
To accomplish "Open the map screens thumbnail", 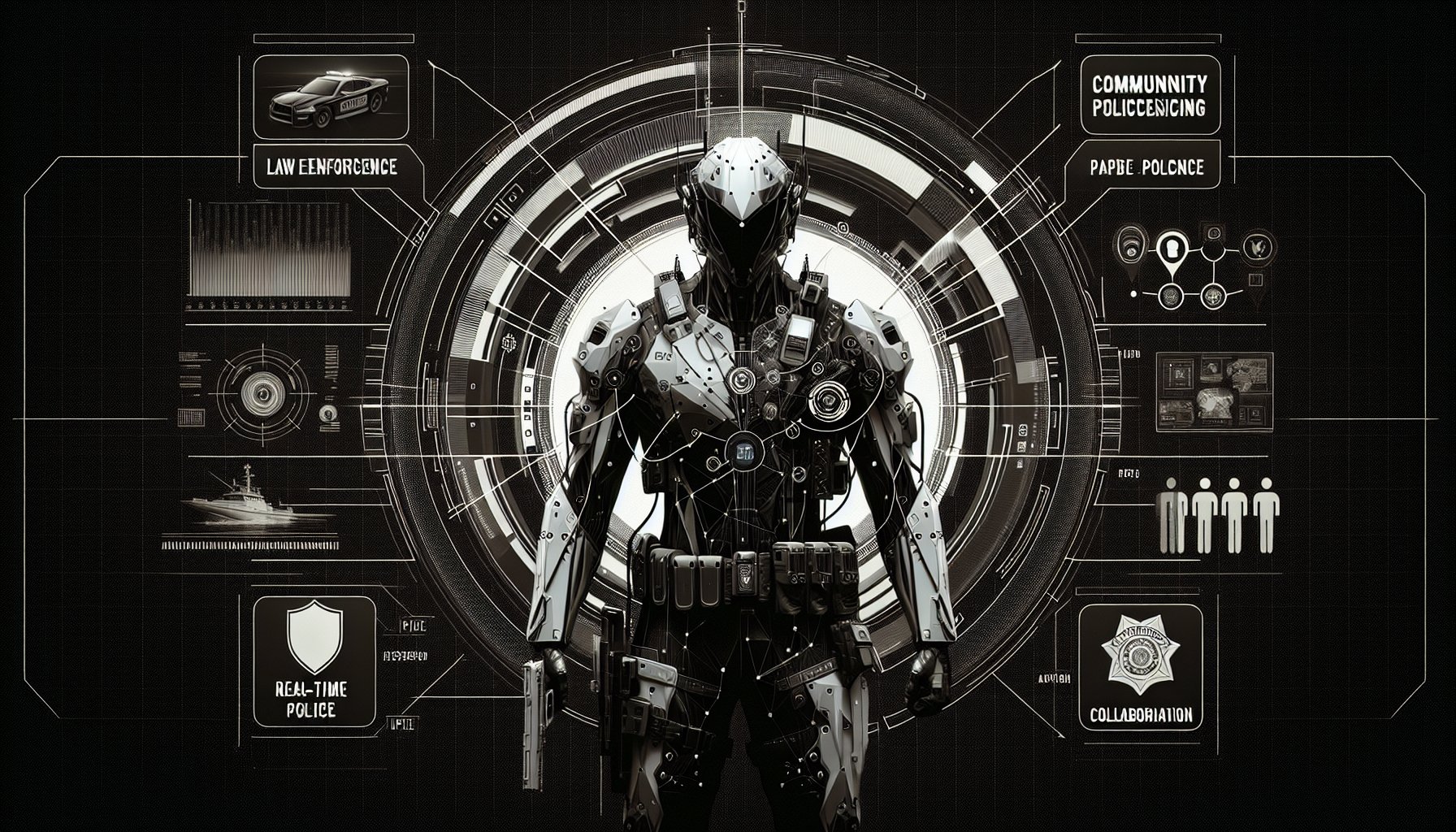I will [x=1211, y=389].
